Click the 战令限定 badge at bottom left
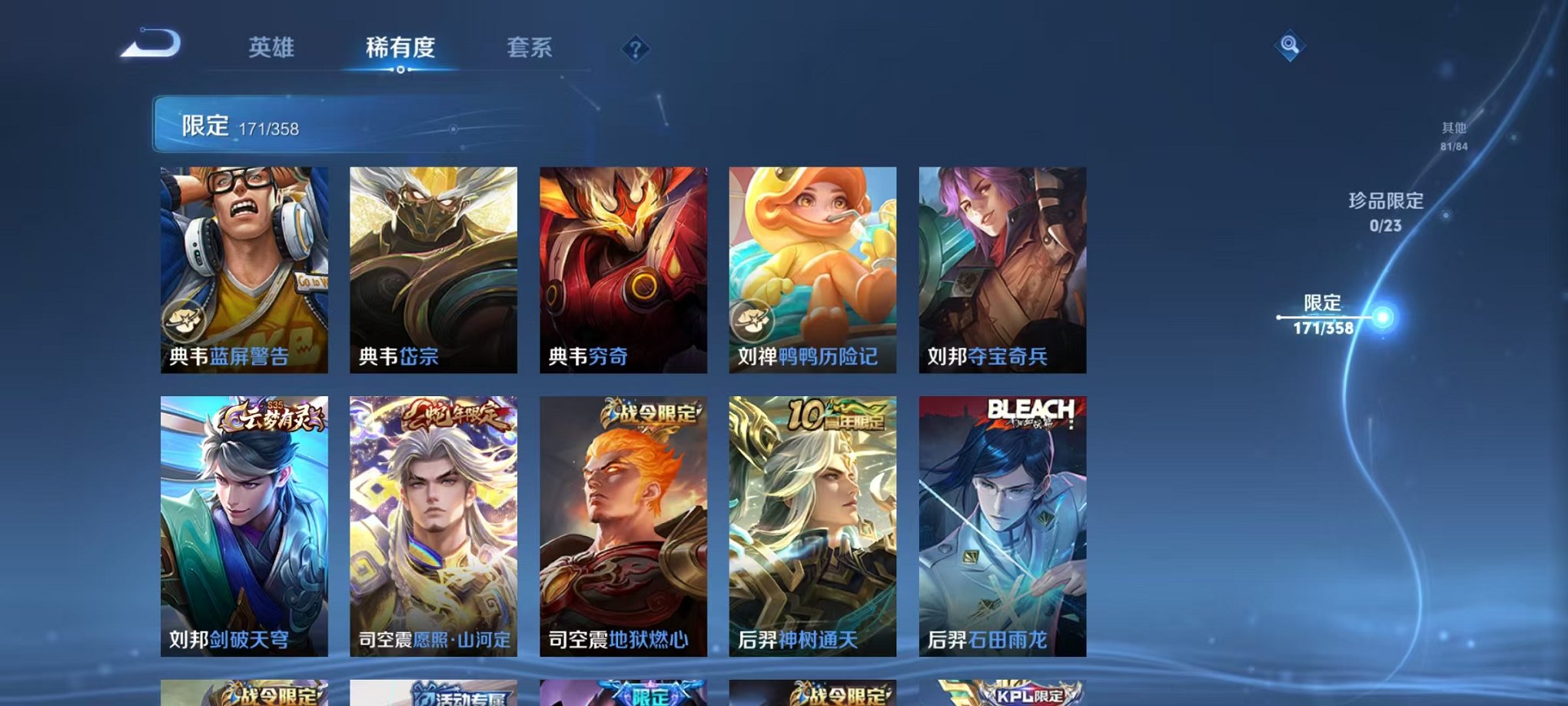This screenshot has width=1568, height=706. 269,698
